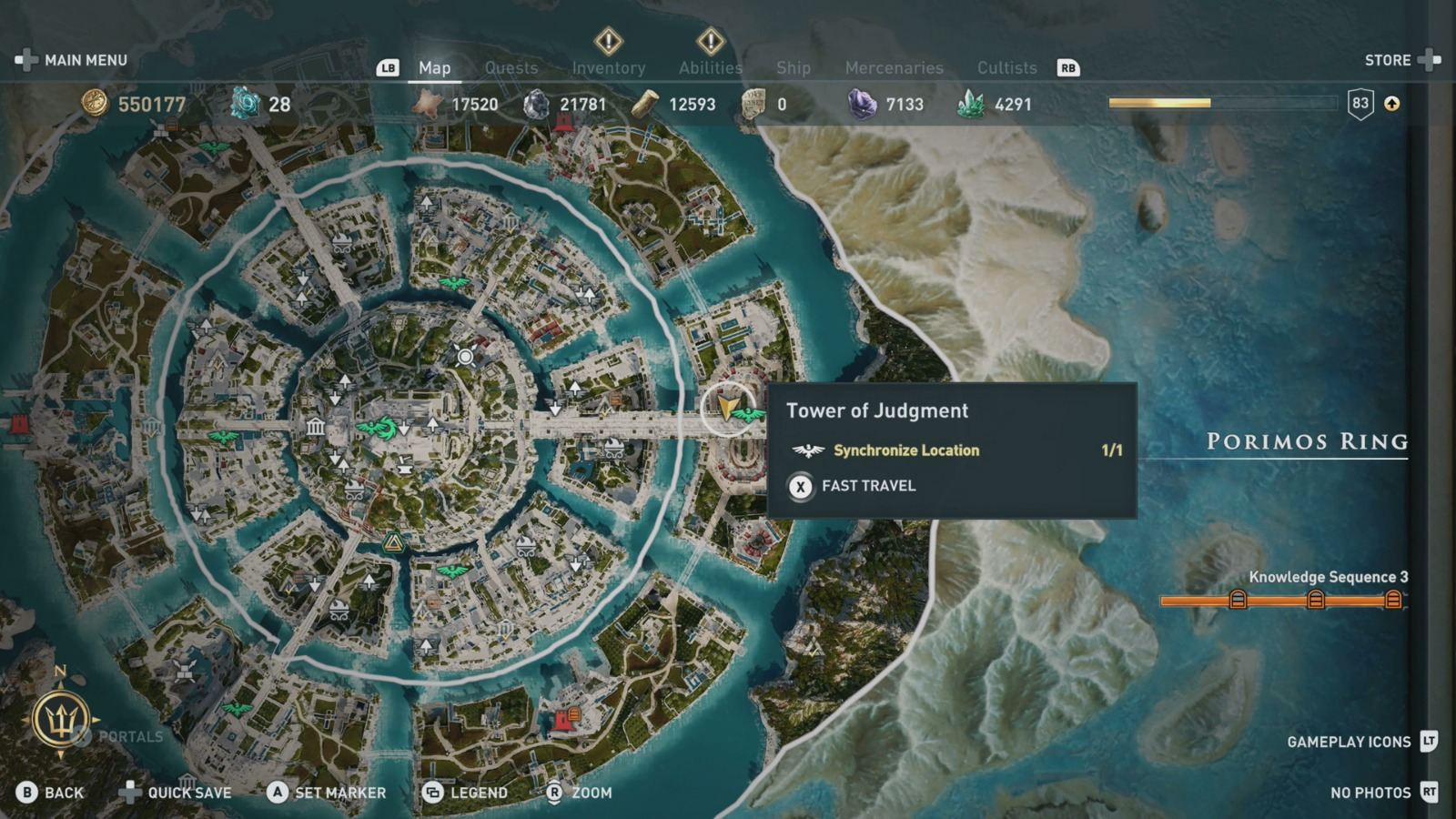Switch to the Inventory tab
The height and width of the screenshot is (819, 1456).
pos(608,67)
